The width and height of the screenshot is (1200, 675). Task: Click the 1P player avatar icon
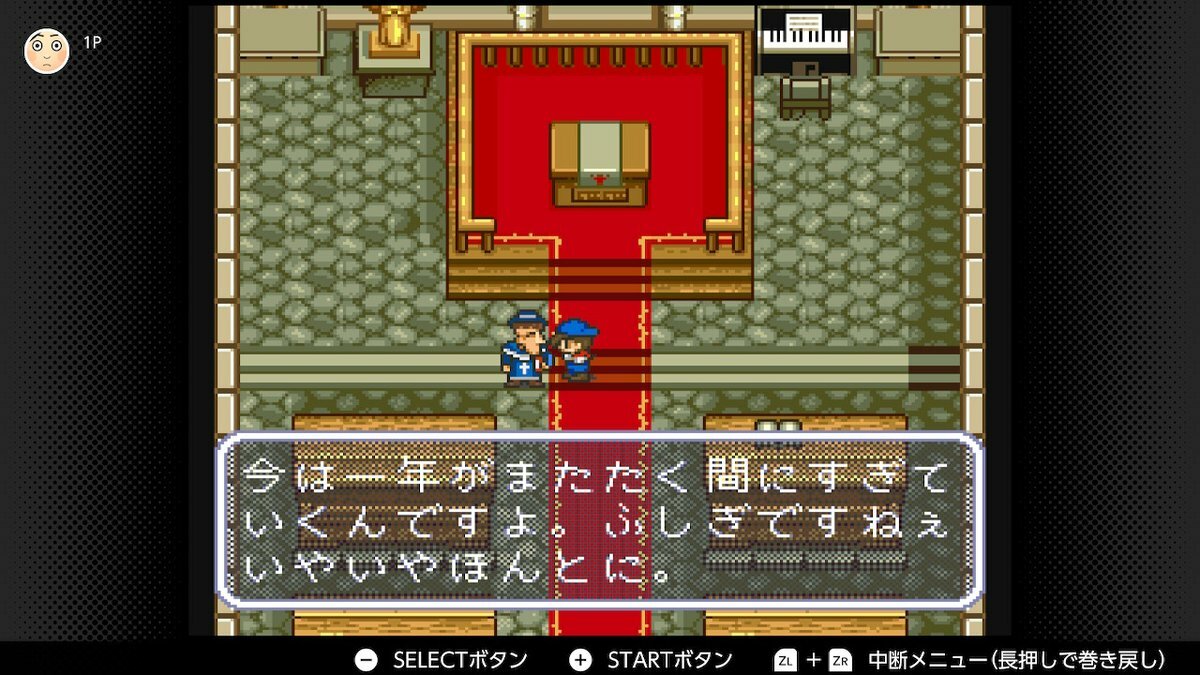tap(46, 50)
